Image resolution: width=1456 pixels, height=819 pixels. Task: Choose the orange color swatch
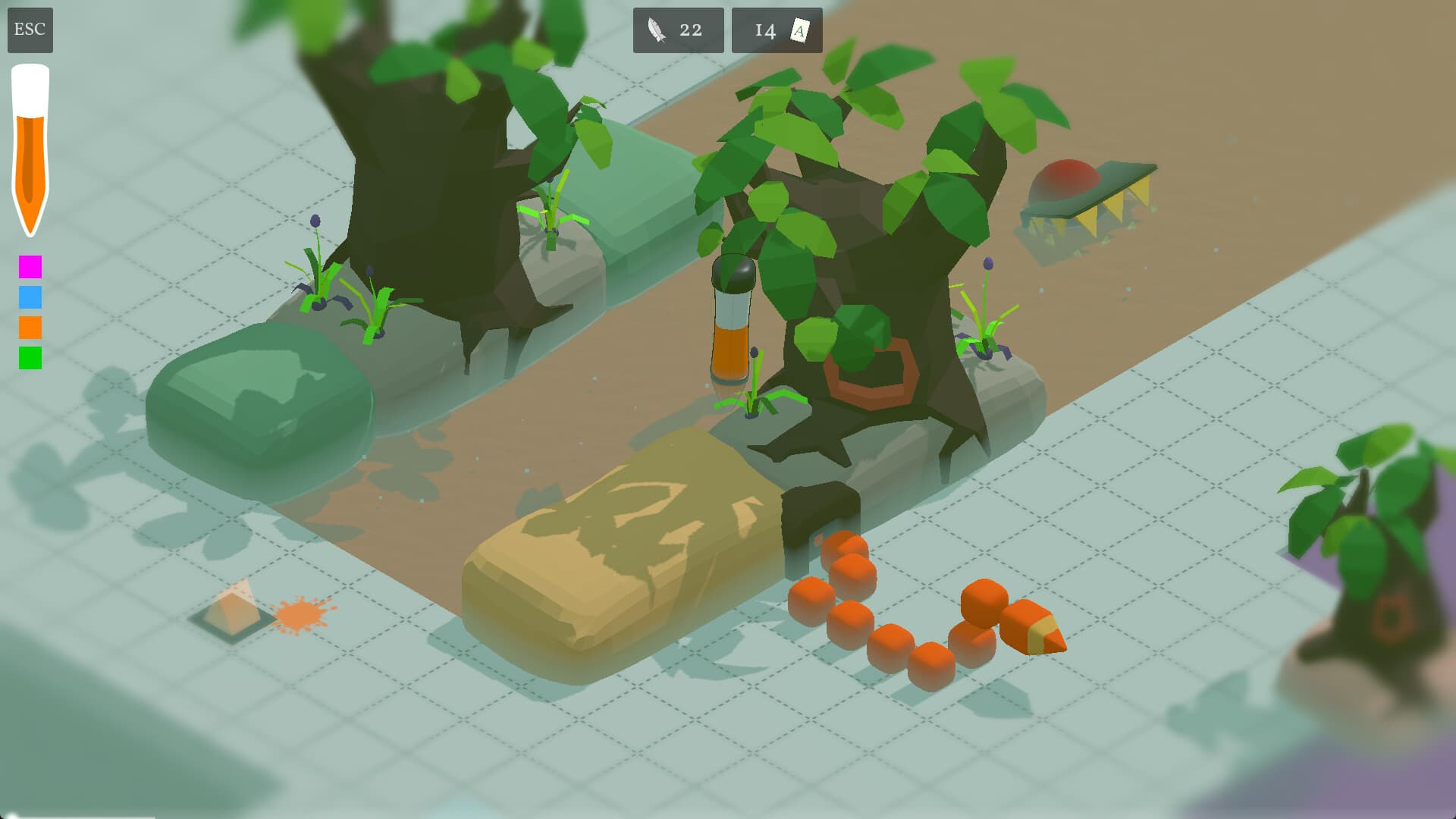click(x=30, y=328)
